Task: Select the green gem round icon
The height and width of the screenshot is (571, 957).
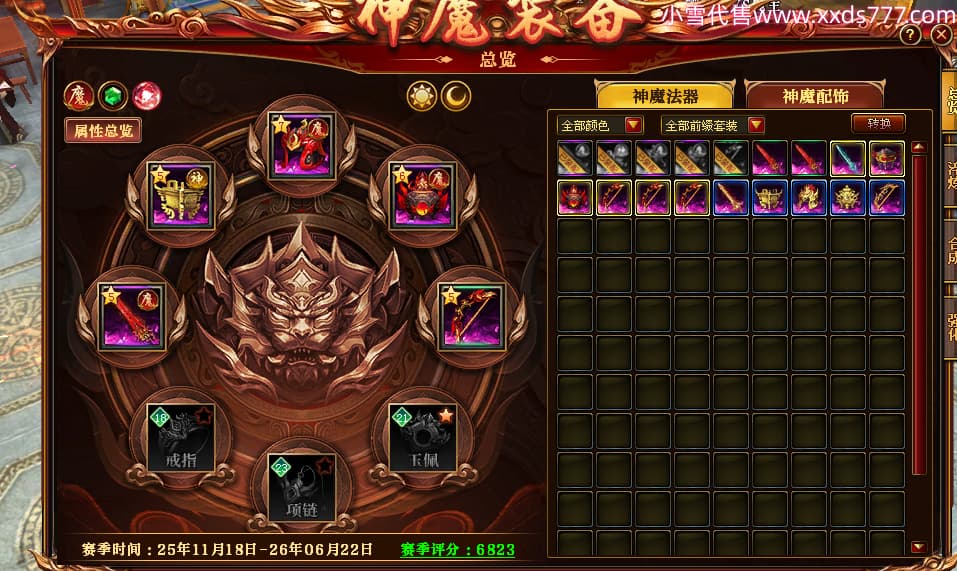Action: 113,96
